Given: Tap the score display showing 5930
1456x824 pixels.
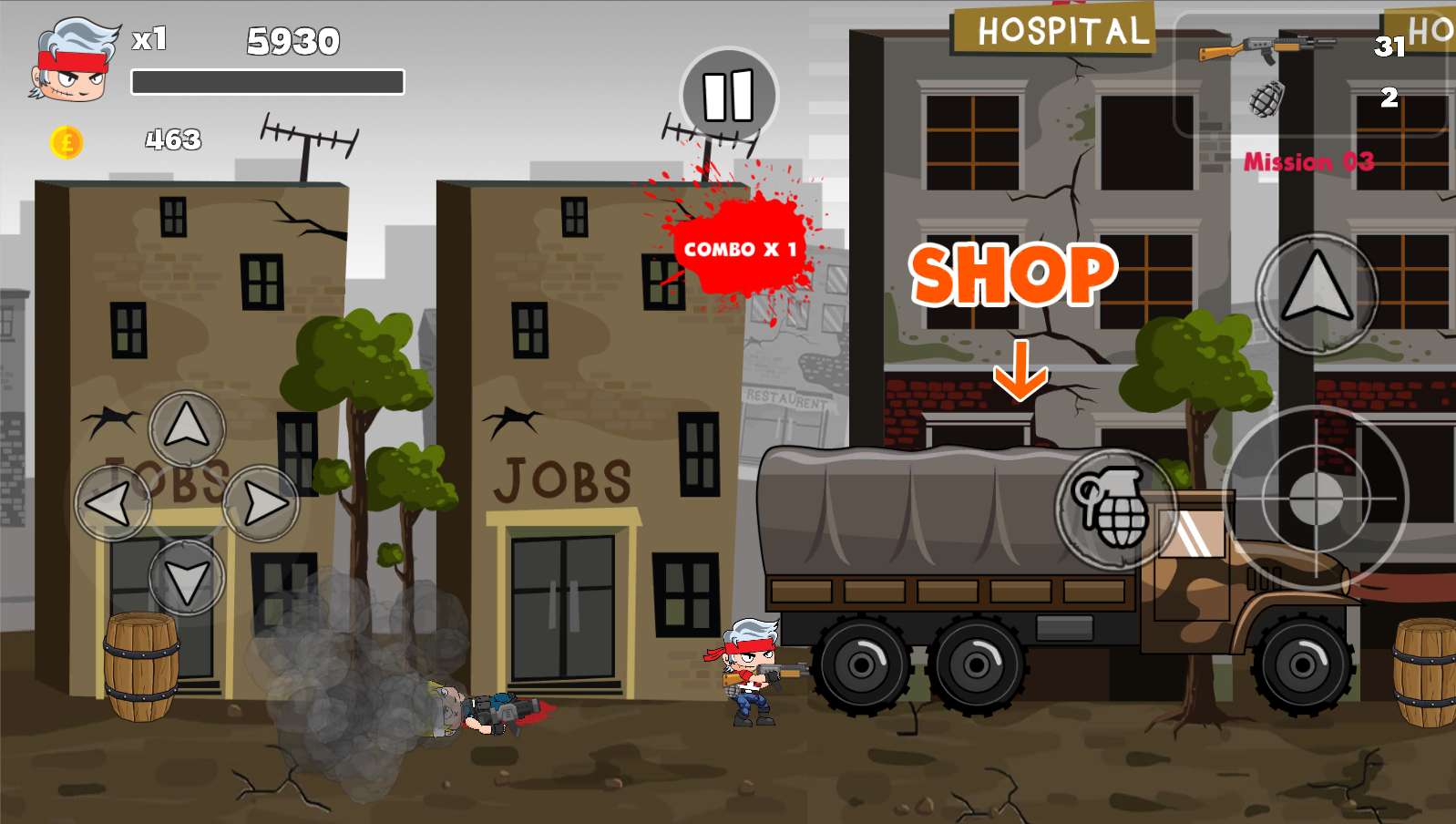Looking at the screenshot, I should click(x=293, y=42).
